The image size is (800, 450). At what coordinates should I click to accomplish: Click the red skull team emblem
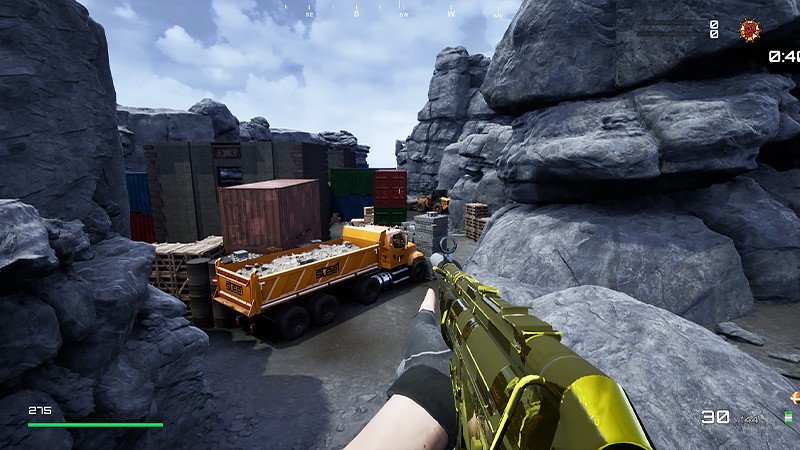pos(749,30)
